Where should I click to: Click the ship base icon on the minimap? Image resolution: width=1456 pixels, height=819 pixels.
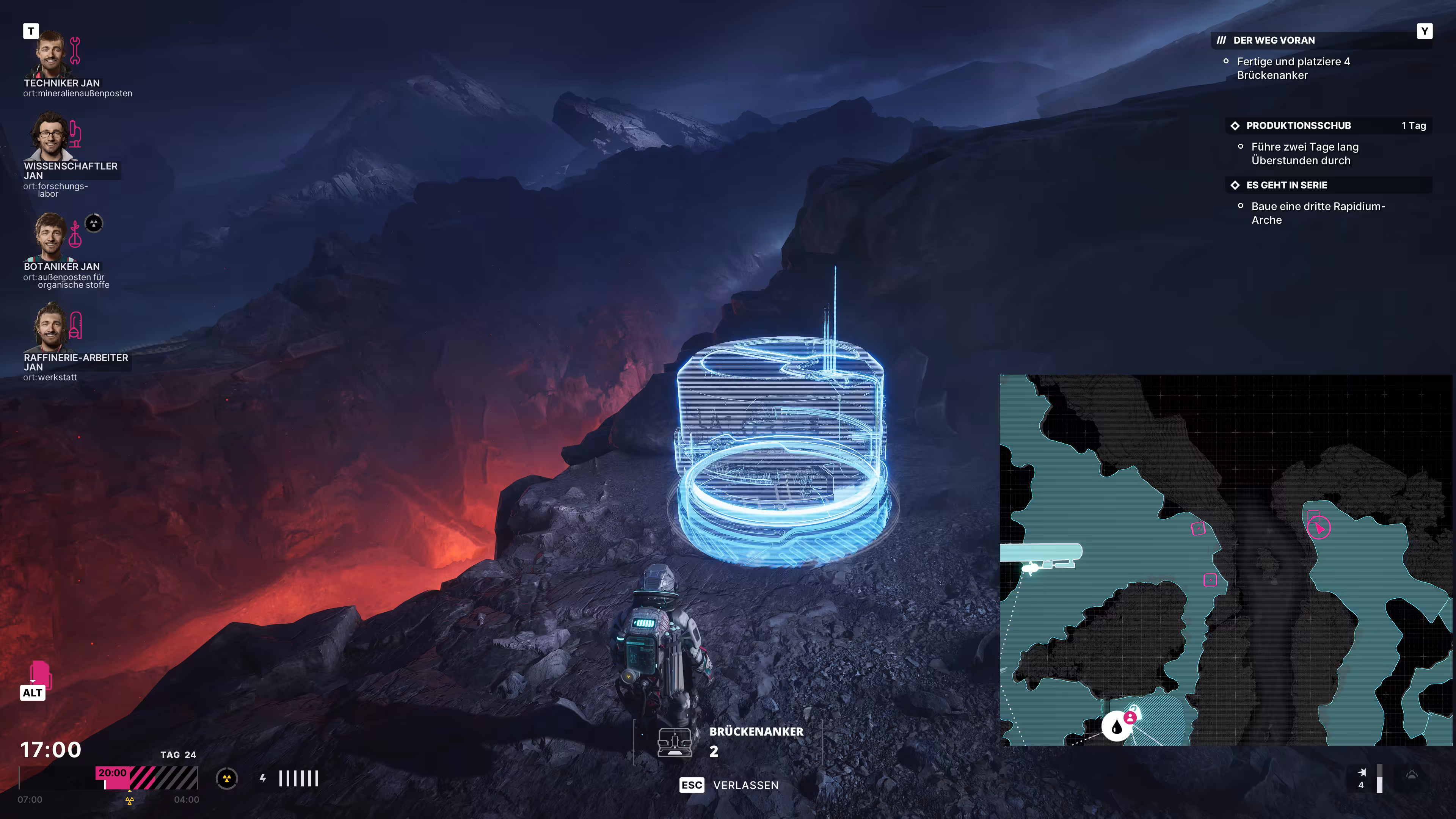click(1031, 568)
